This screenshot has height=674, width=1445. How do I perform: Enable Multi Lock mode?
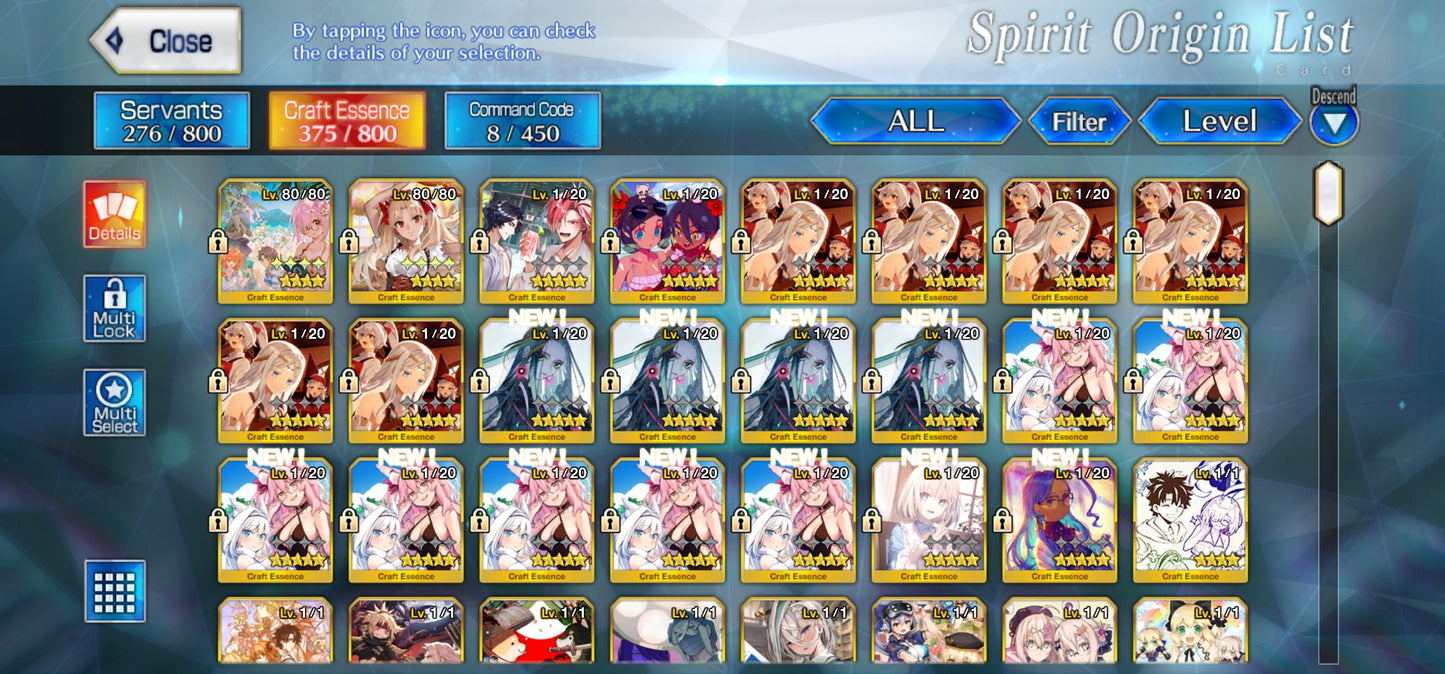[114, 308]
